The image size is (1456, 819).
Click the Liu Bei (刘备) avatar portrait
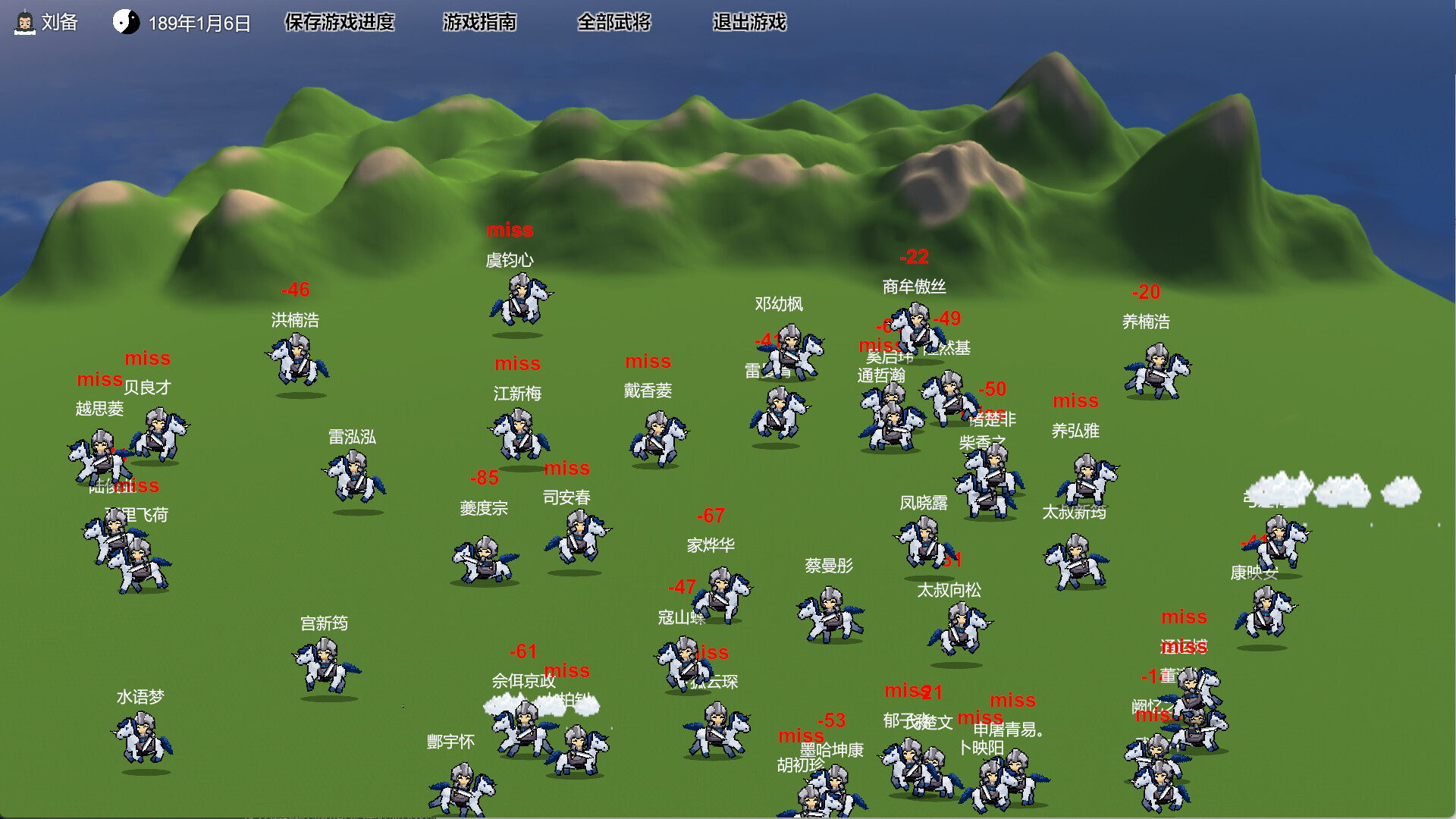[x=24, y=23]
